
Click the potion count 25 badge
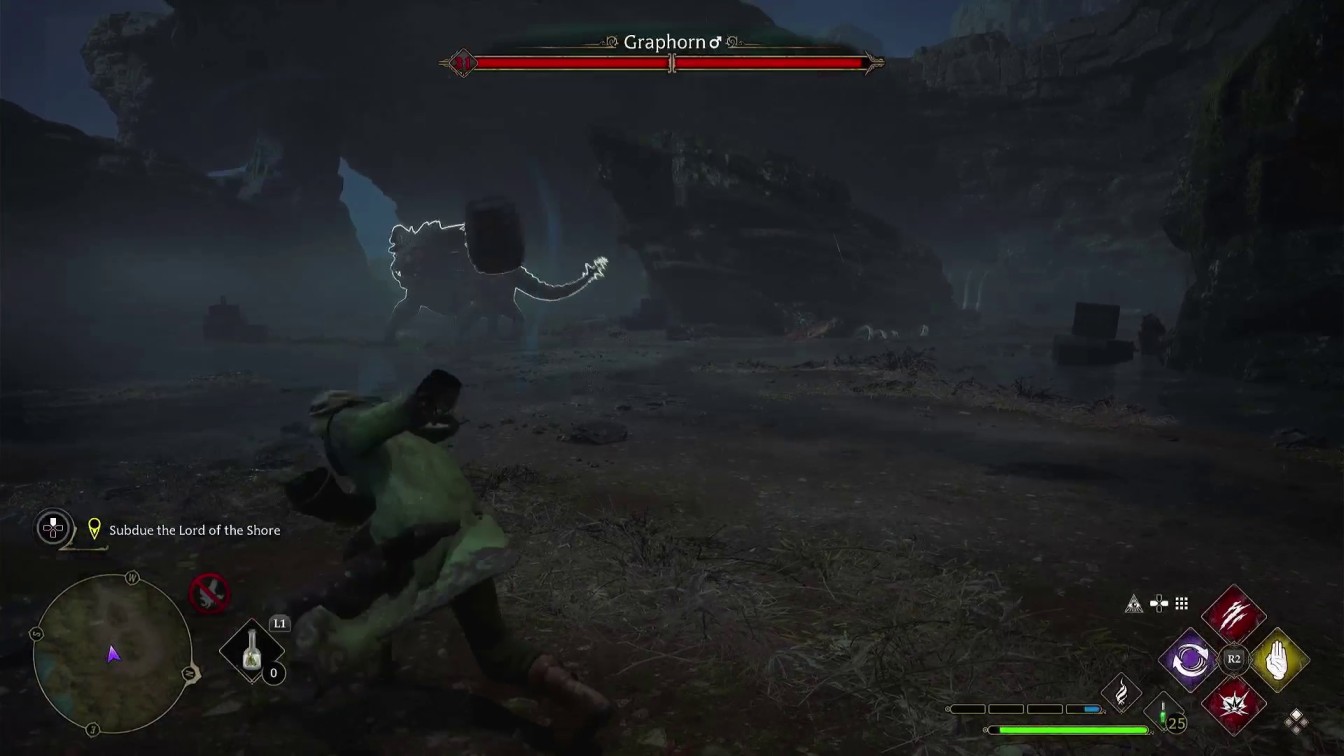1176,721
